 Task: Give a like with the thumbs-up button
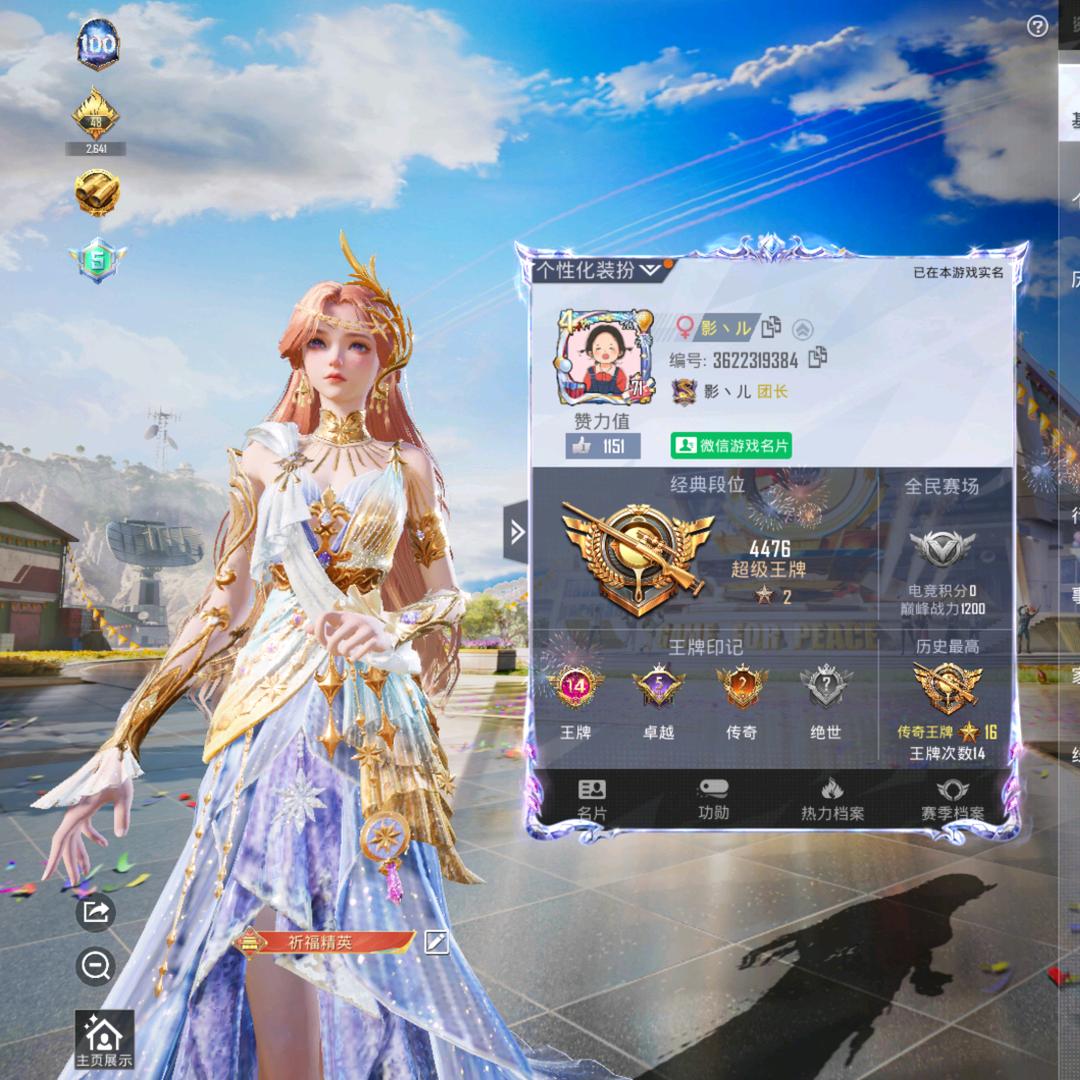point(603,447)
